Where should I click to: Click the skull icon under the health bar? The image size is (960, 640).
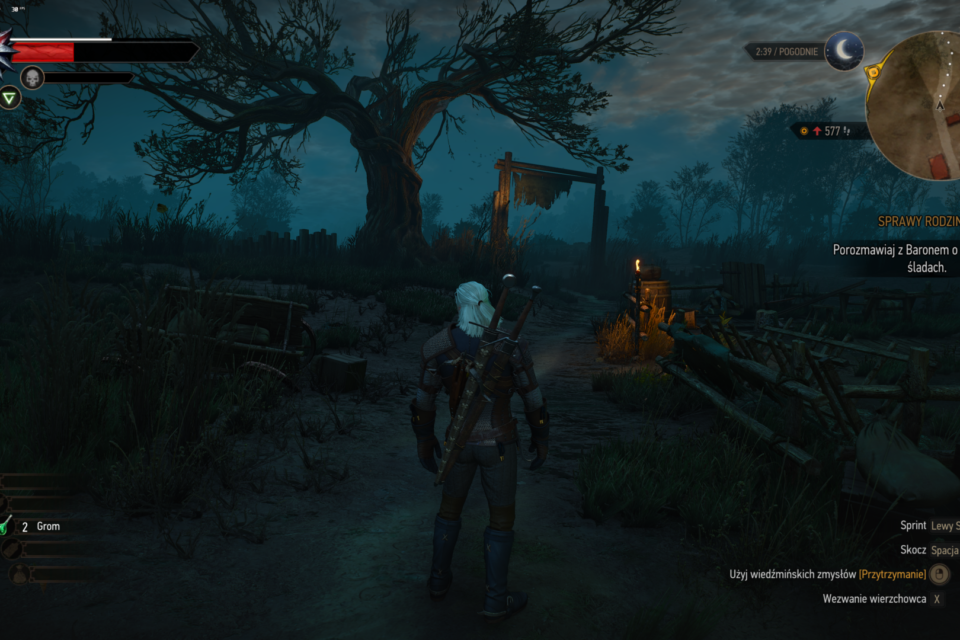pyautogui.click(x=32, y=77)
